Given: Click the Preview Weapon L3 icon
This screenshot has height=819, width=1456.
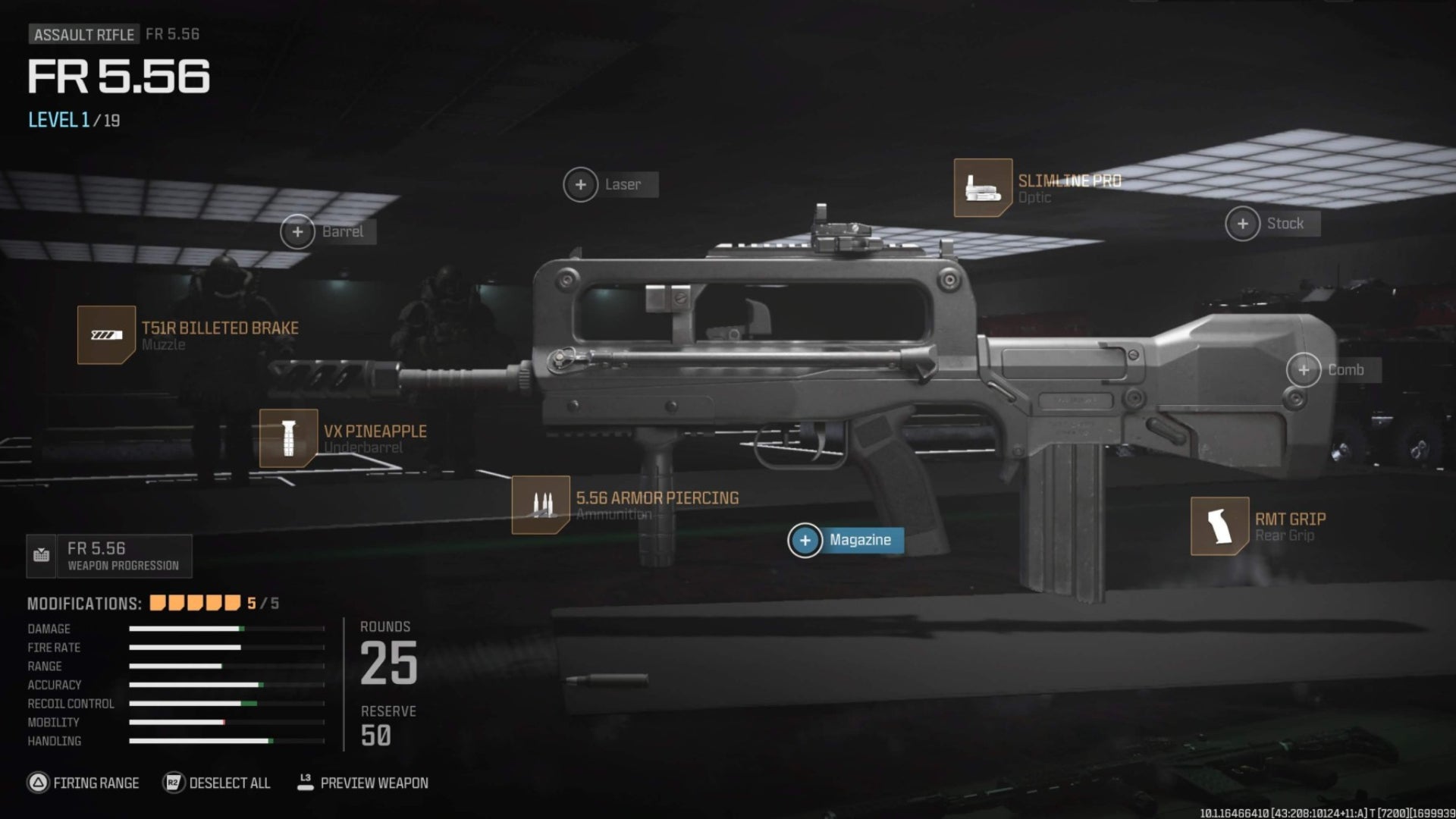Looking at the screenshot, I should 306,783.
